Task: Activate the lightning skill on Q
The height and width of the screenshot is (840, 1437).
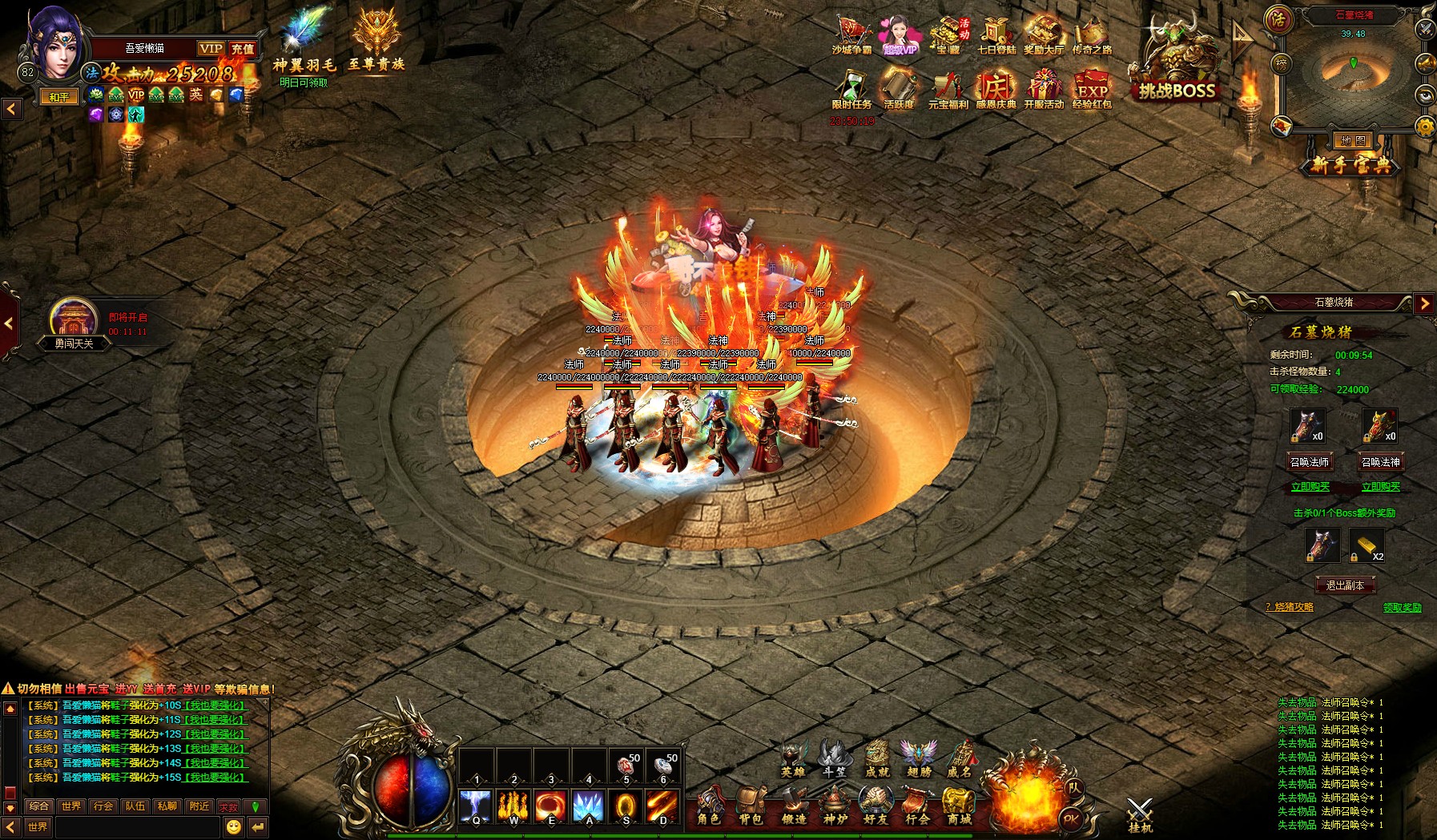Action: tap(476, 806)
